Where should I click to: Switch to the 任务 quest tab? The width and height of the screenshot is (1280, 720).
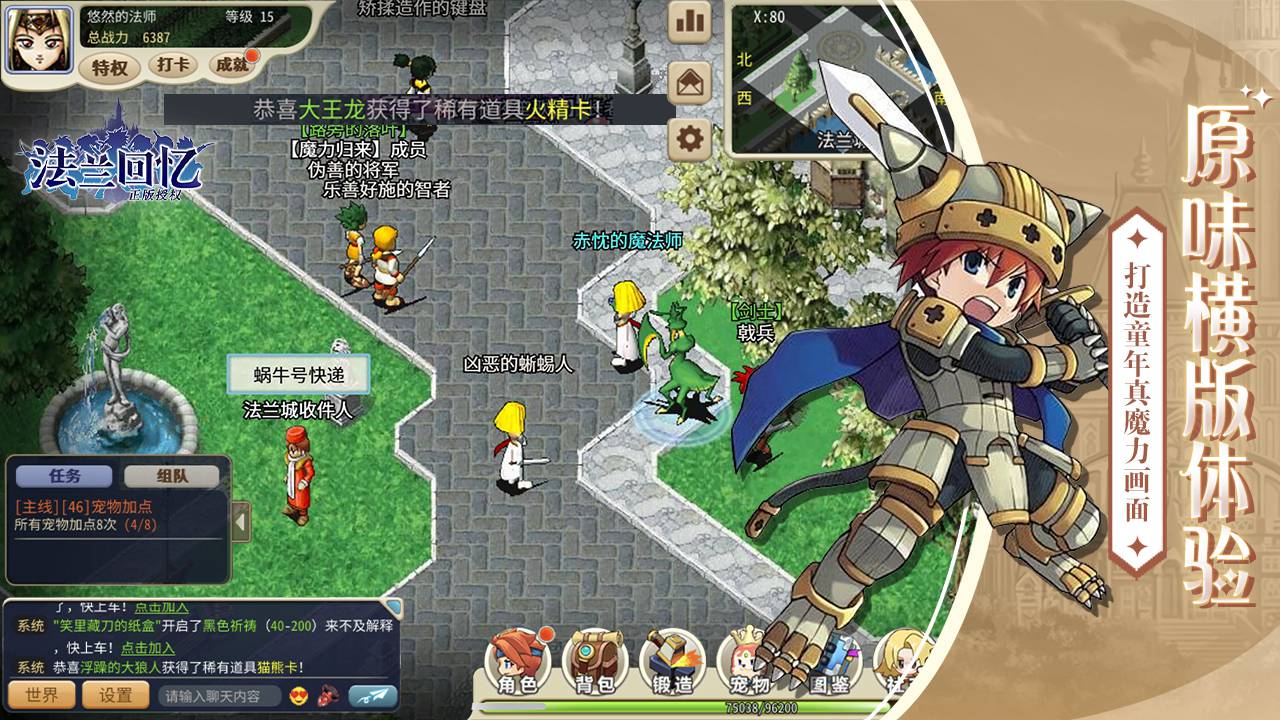point(64,477)
